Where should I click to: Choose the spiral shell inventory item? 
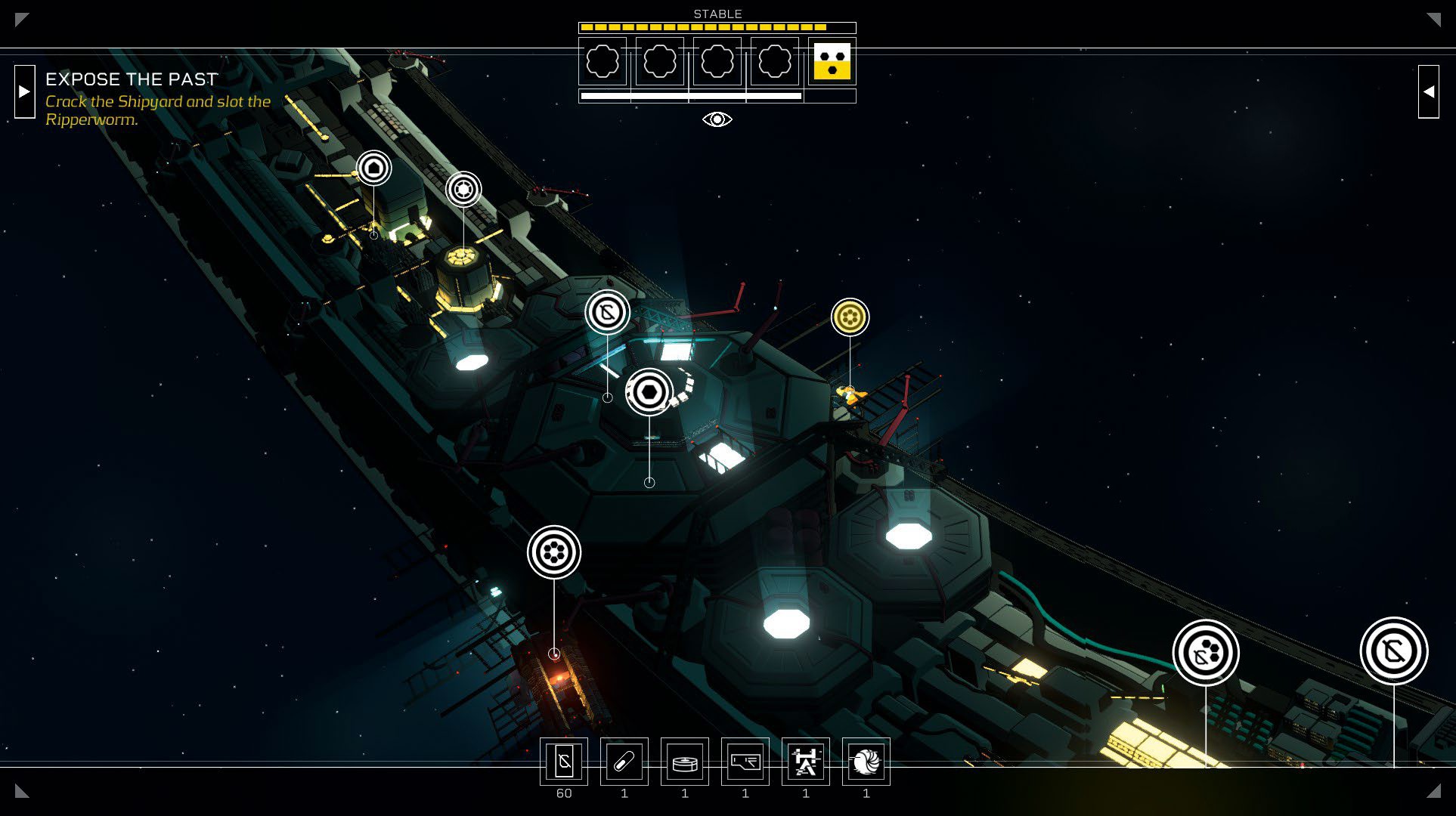click(866, 762)
